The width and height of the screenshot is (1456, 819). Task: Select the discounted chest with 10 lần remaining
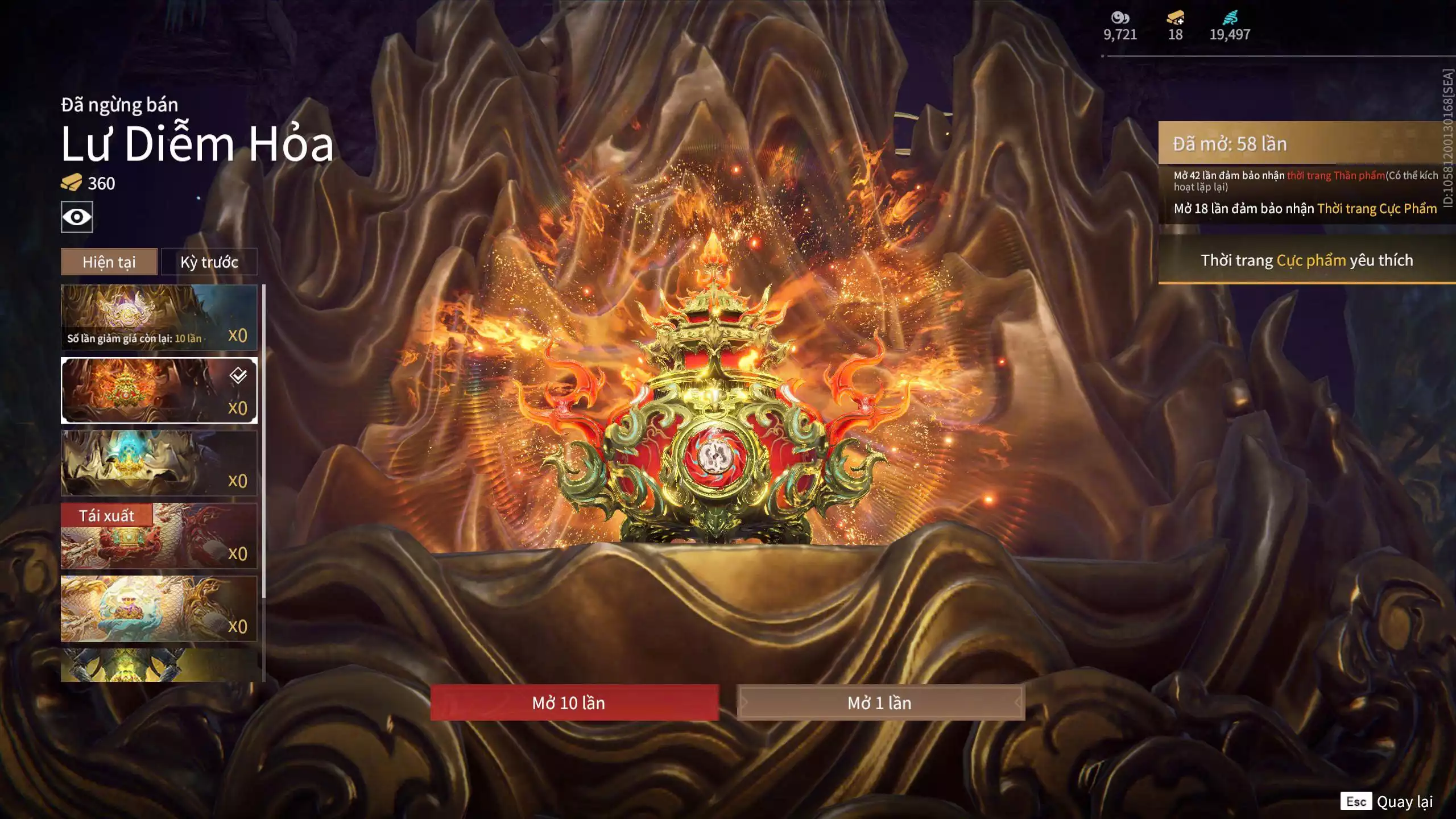[x=159, y=317]
